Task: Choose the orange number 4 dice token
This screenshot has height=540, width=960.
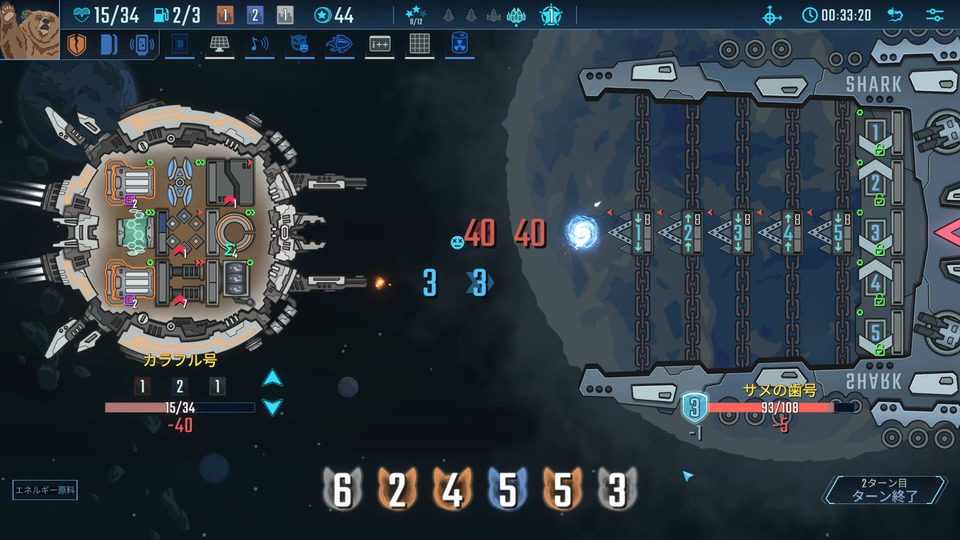Action: (452, 490)
